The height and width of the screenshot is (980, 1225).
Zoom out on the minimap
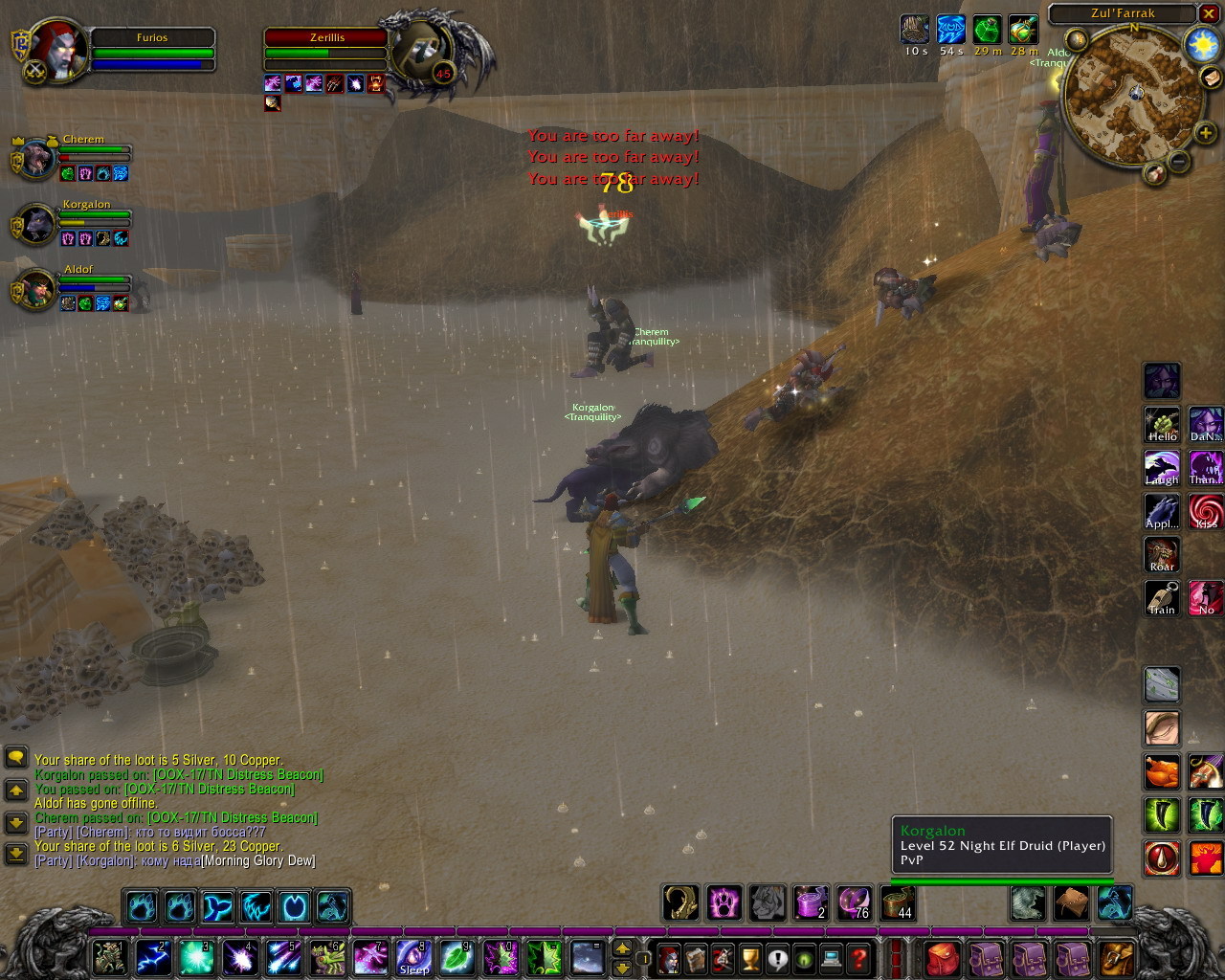pos(1180,162)
